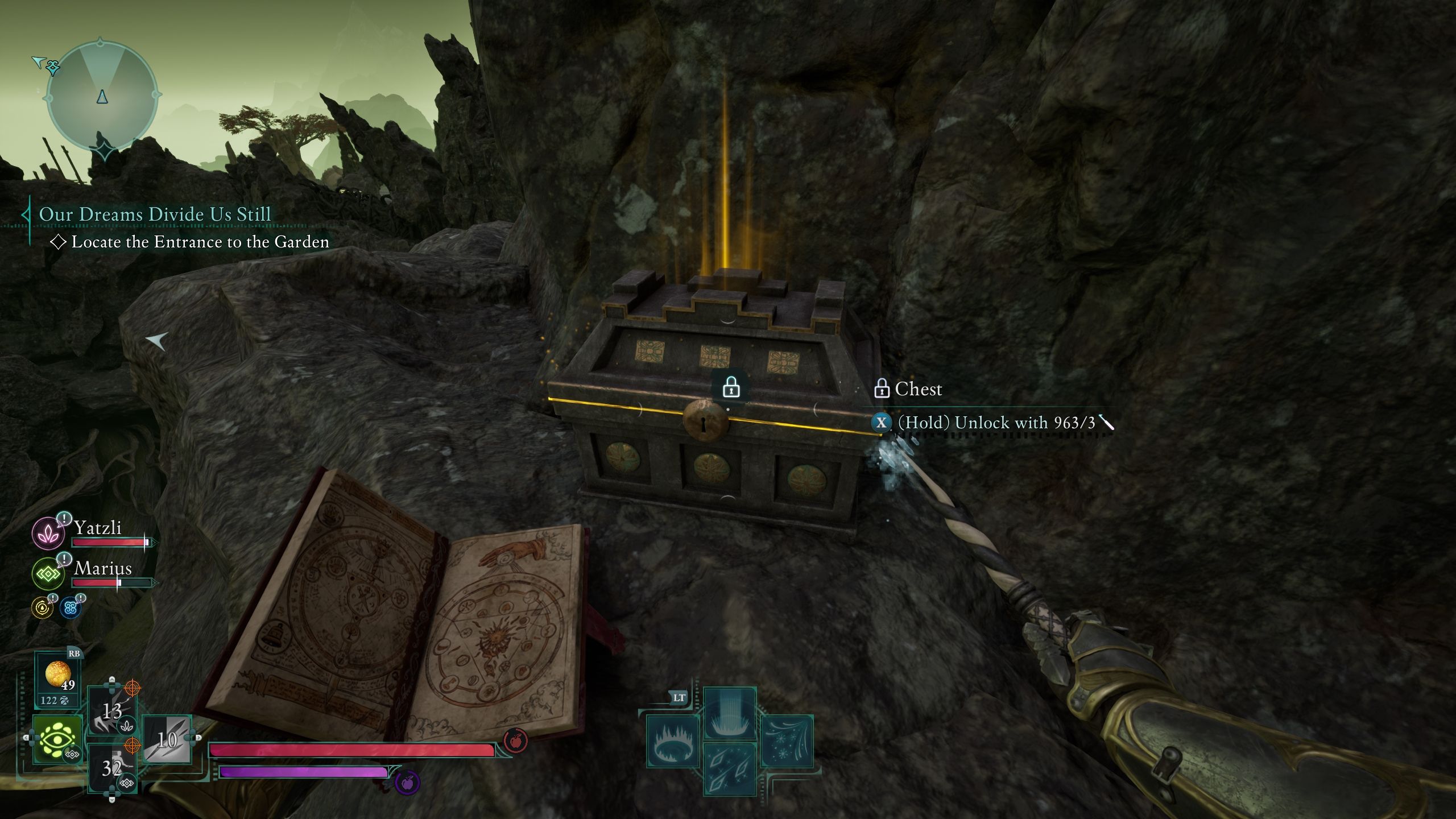Cast the snowflake blizzard spell

786,742
